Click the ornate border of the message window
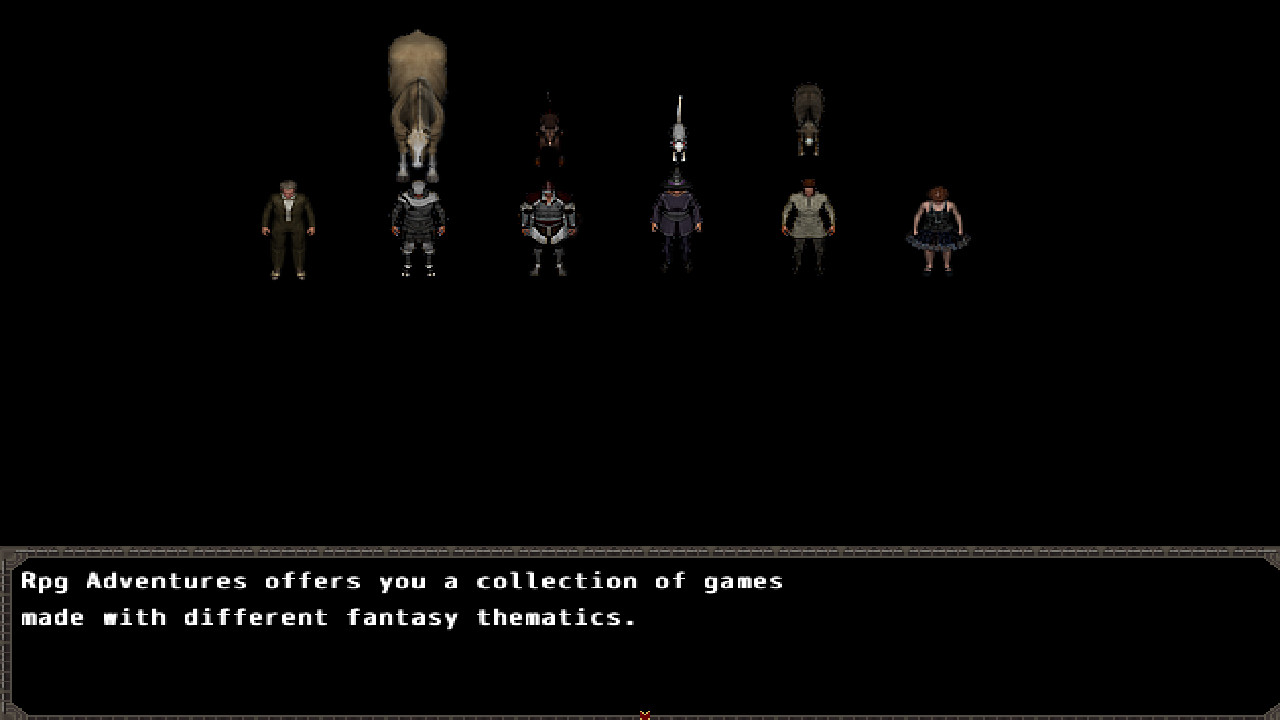Viewport: 1280px width, 720px height. coord(640,553)
